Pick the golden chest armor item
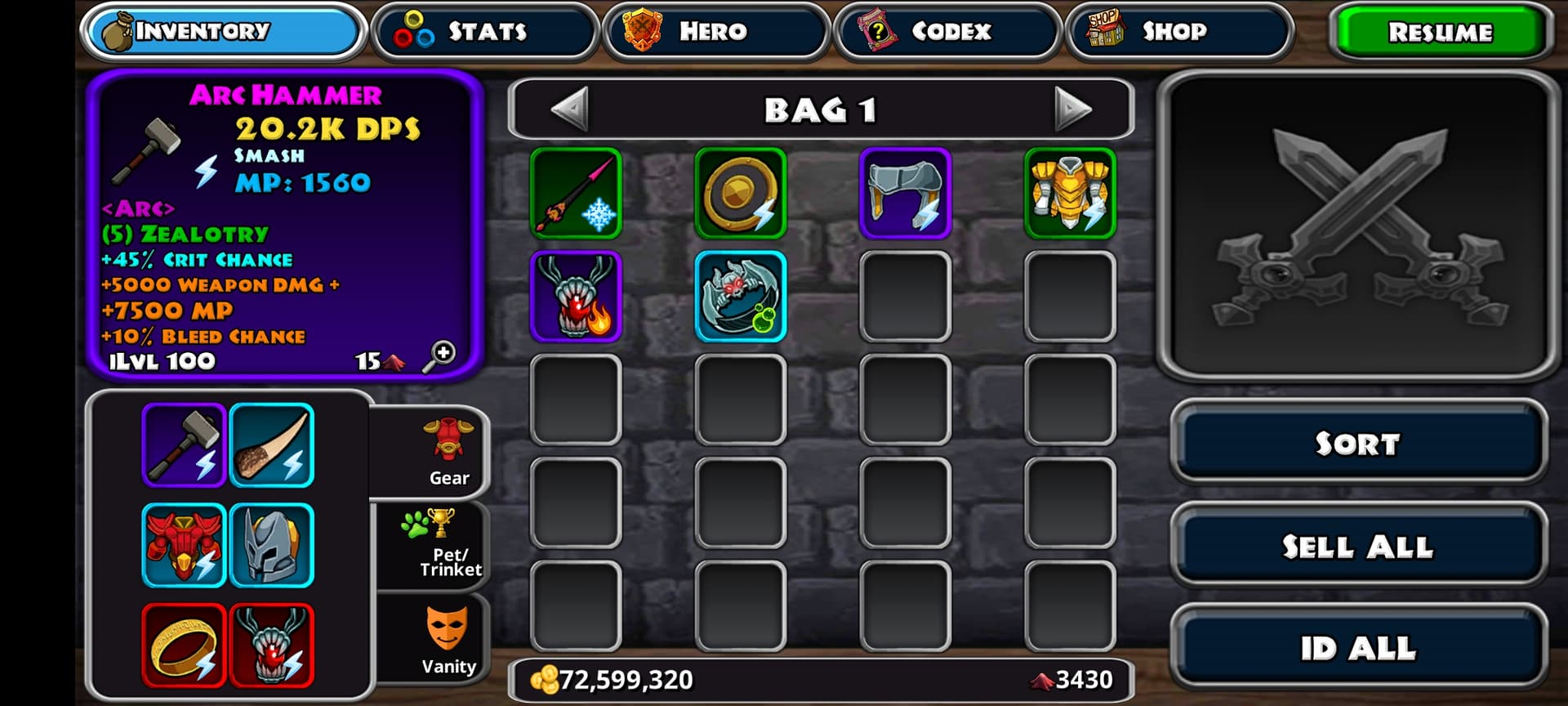 (x=1070, y=194)
